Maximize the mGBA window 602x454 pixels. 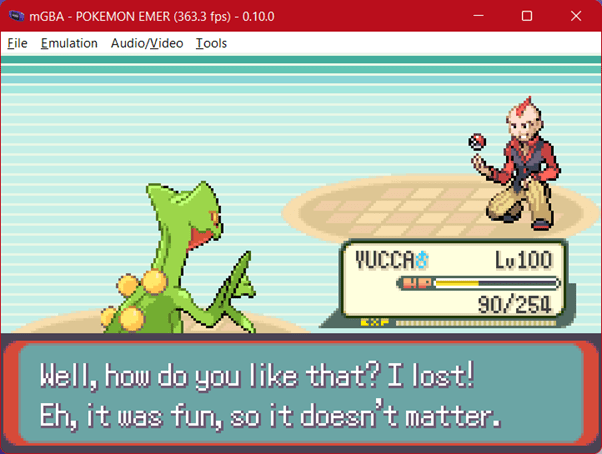pyautogui.click(x=527, y=16)
